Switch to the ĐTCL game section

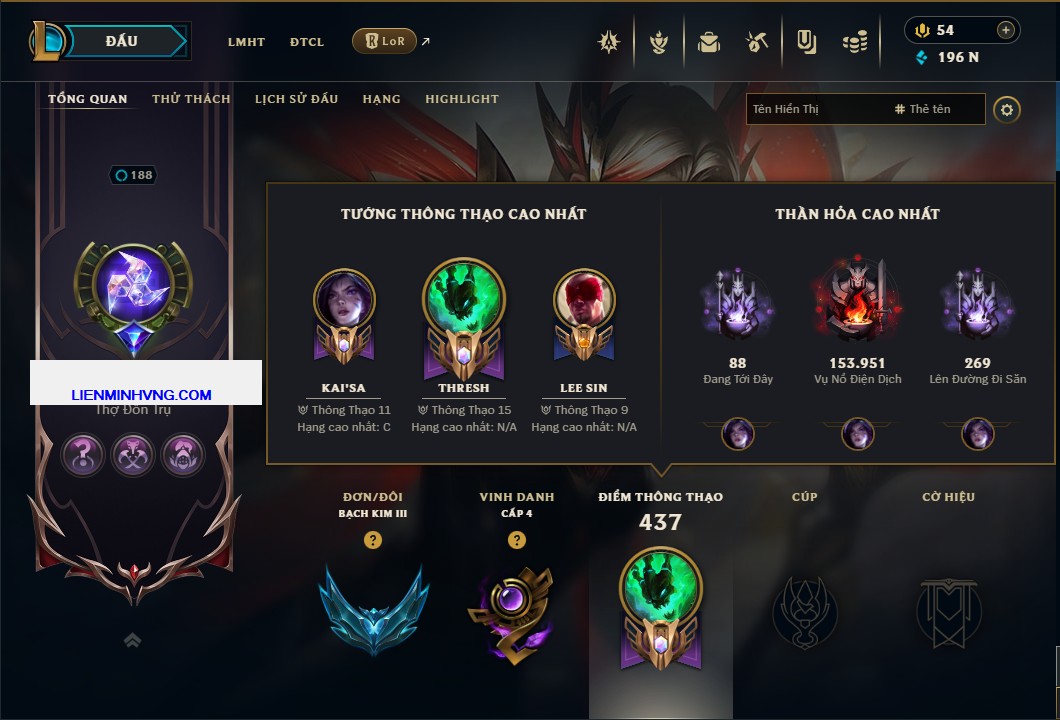307,42
